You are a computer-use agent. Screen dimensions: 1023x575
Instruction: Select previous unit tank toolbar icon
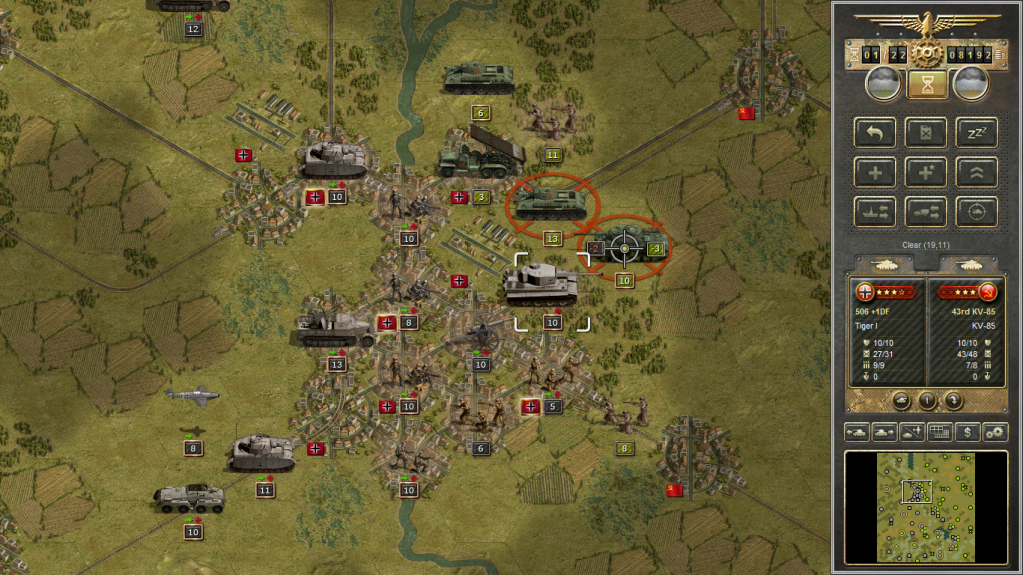pyautogui.click(x=858, y=432)
